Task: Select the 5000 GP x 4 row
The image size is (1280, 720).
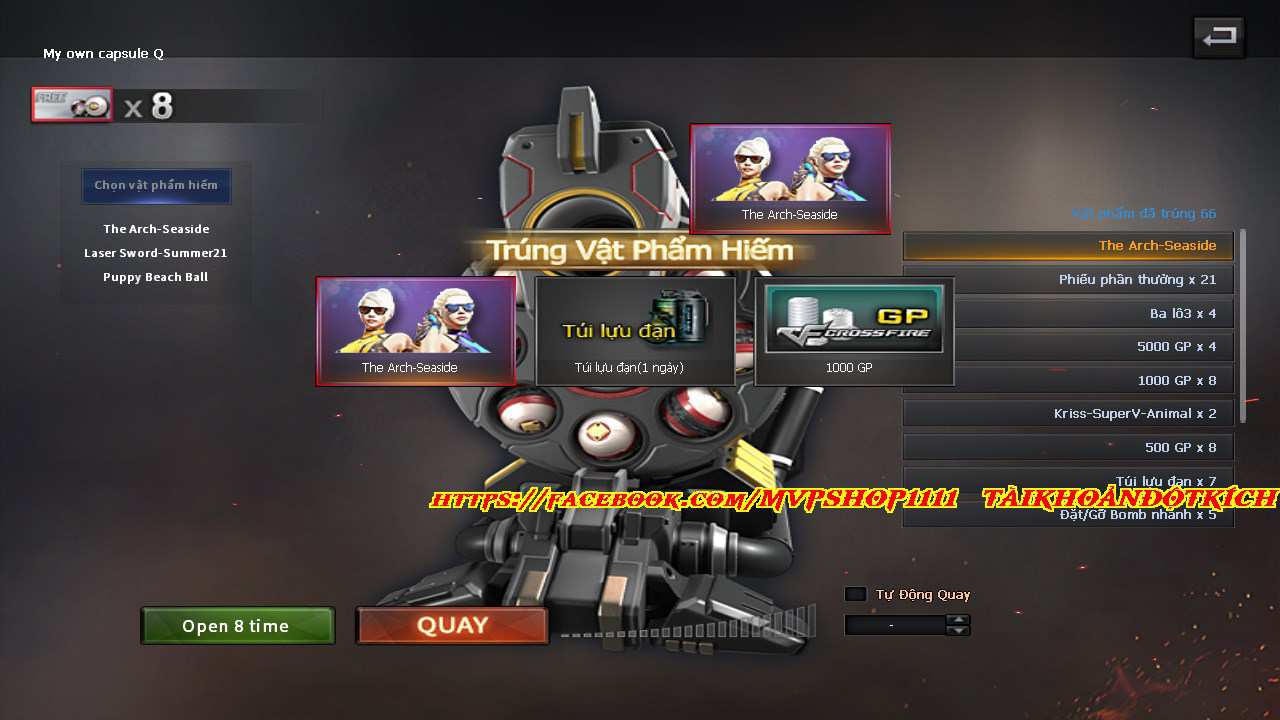Action: (1068, 347)
